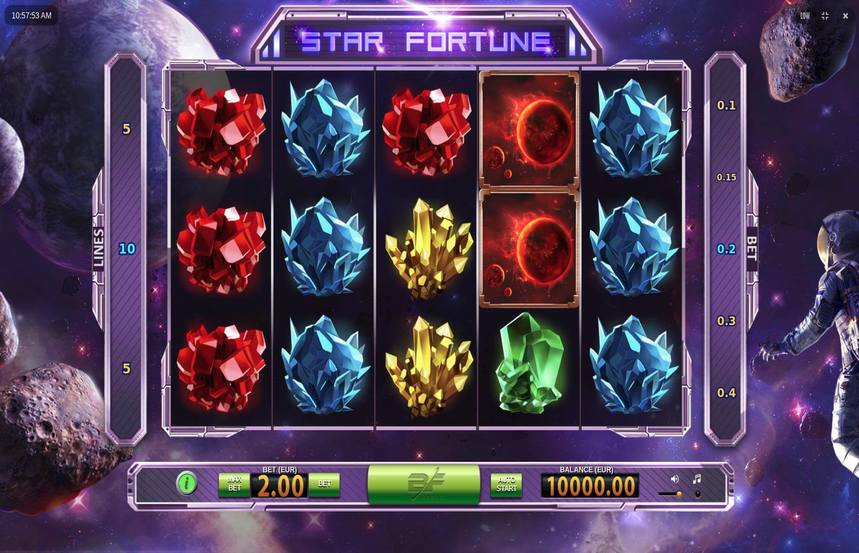Select the 0.1 bet value
This screenshot has width=859, height=553.
(726, 105)
